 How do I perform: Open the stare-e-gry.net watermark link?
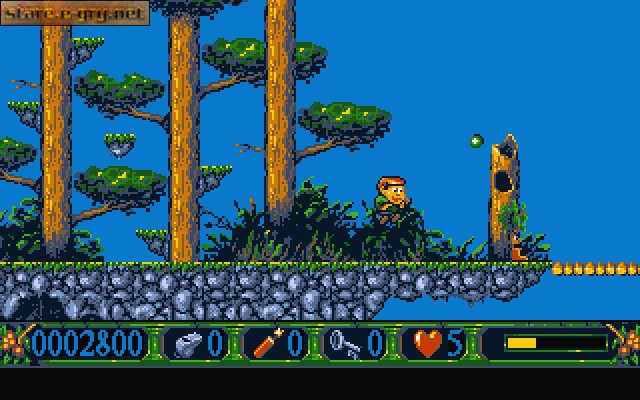74,13
